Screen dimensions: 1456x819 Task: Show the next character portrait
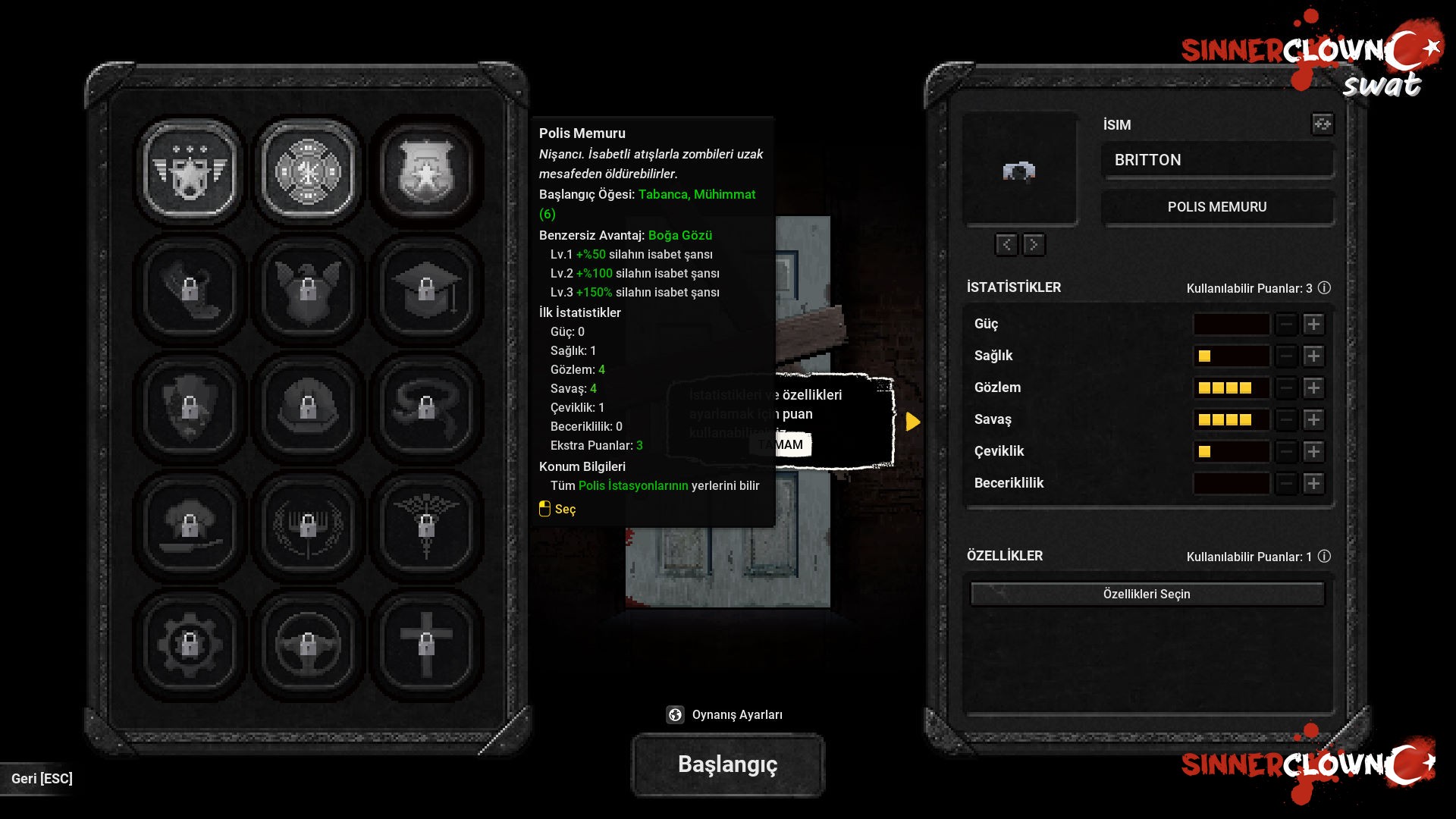tap(1033, 244)
